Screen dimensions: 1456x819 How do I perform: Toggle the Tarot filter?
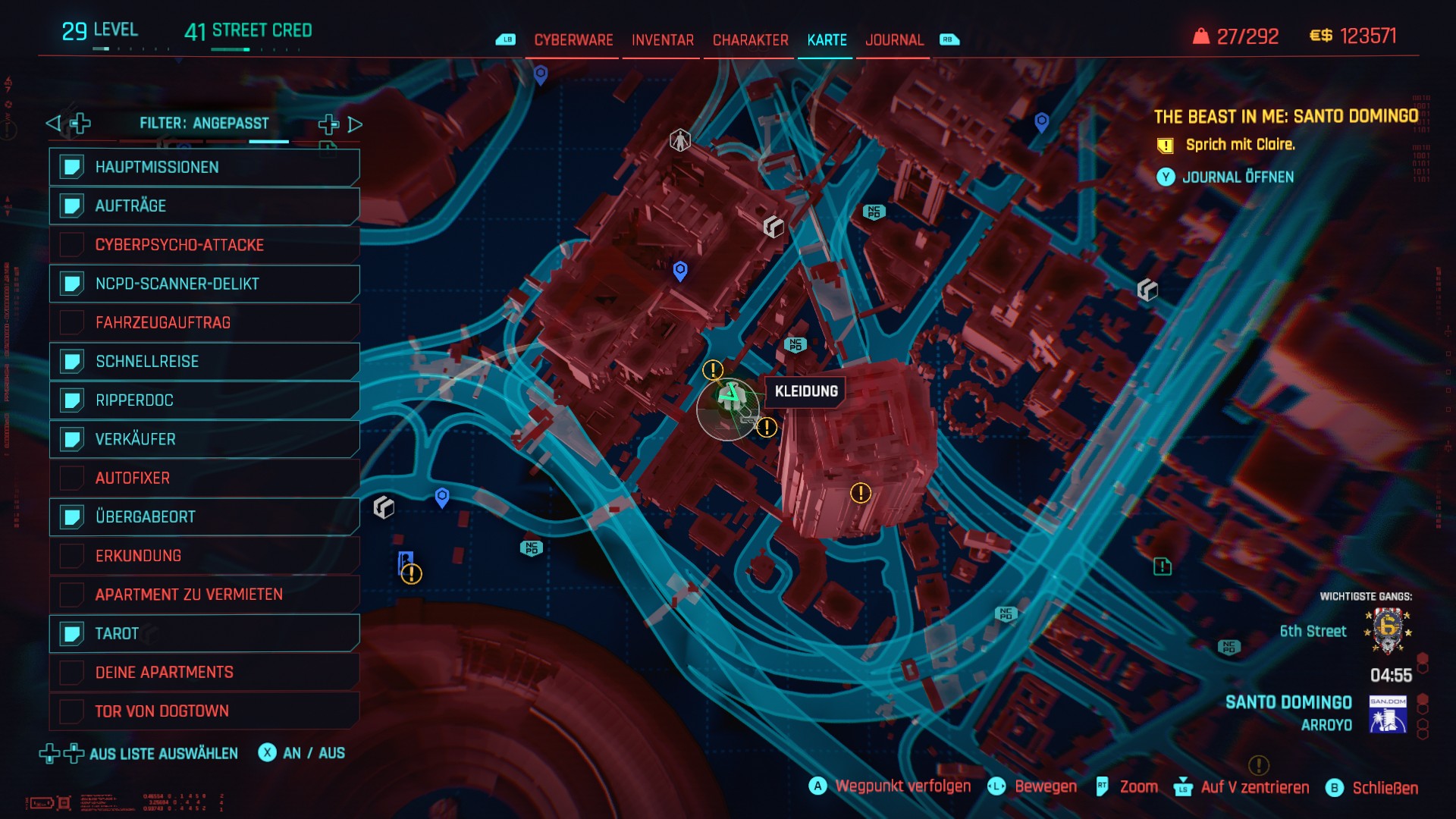tap(205, 634)
